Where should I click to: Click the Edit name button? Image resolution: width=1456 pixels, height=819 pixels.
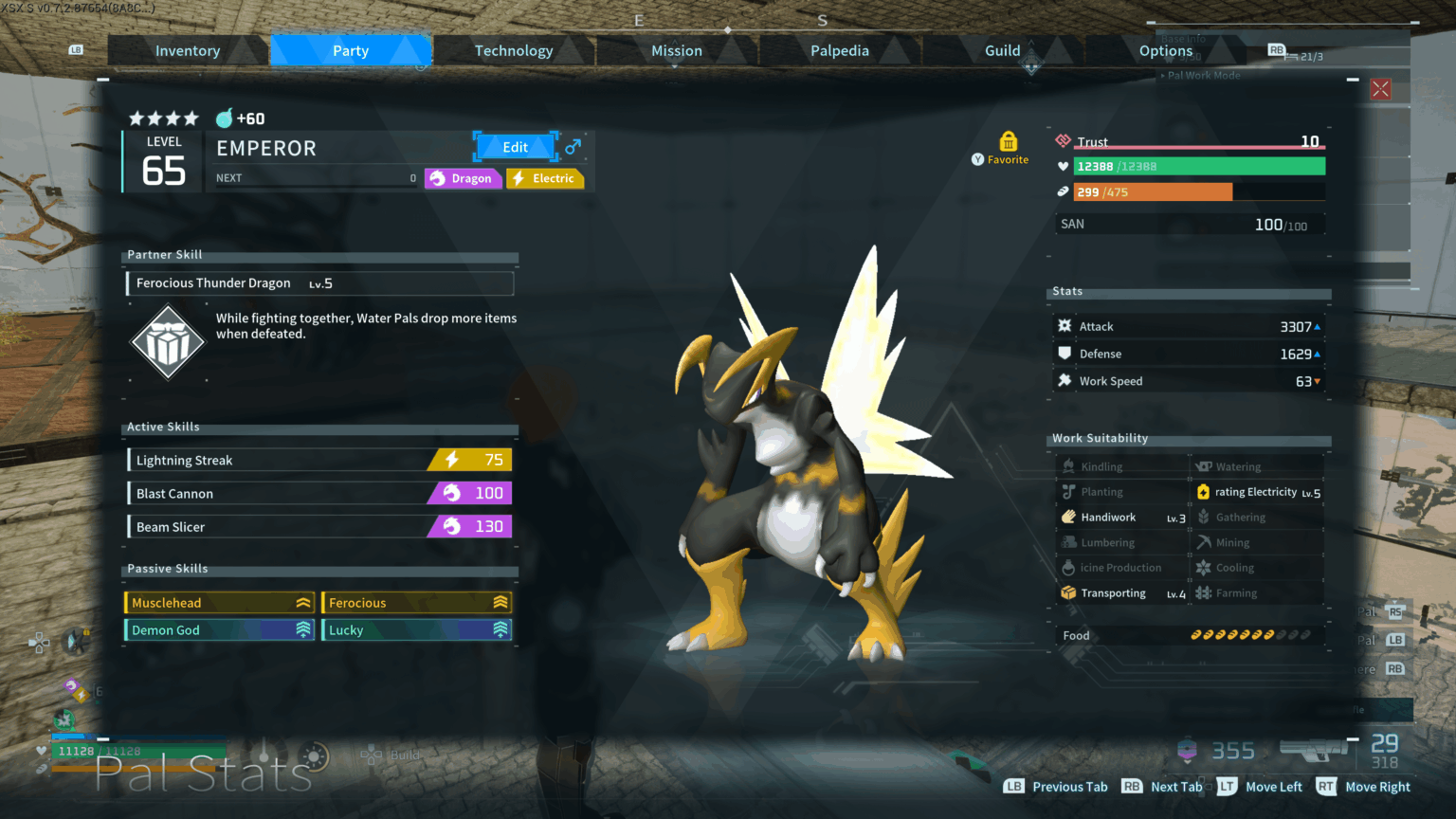[516, 147]
